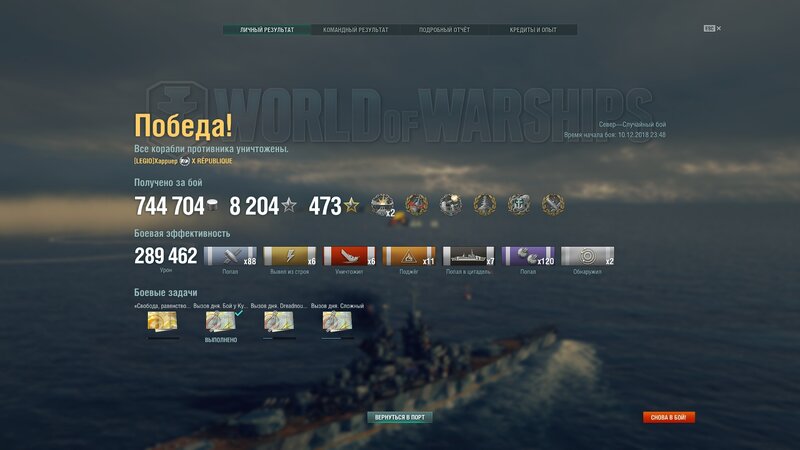Select the purple x120 hits ribbon
Image resolution: width=800 pixels, height=450 pixels.
(528, 257)
